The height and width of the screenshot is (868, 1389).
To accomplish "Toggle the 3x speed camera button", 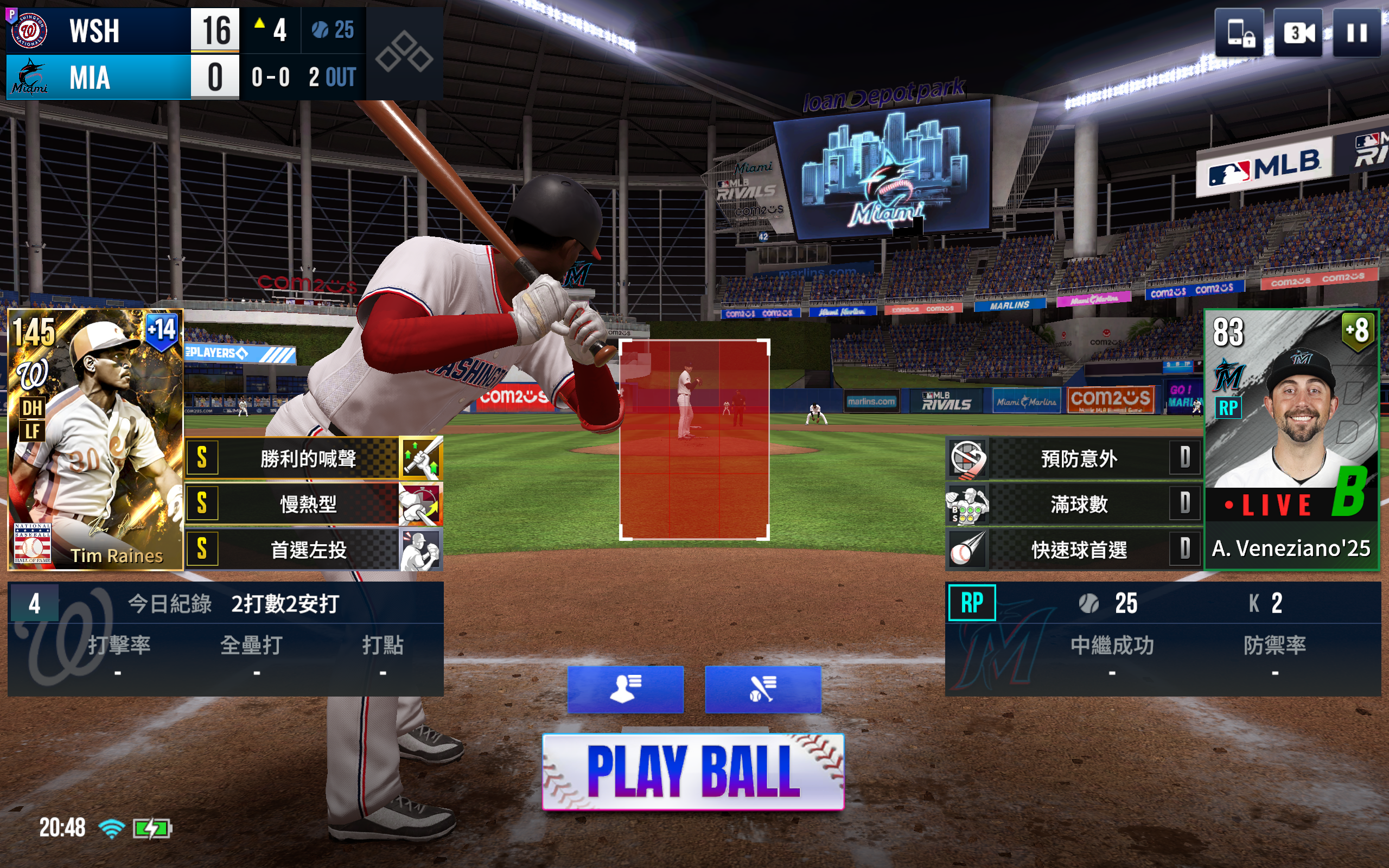I will (1298, 33).
